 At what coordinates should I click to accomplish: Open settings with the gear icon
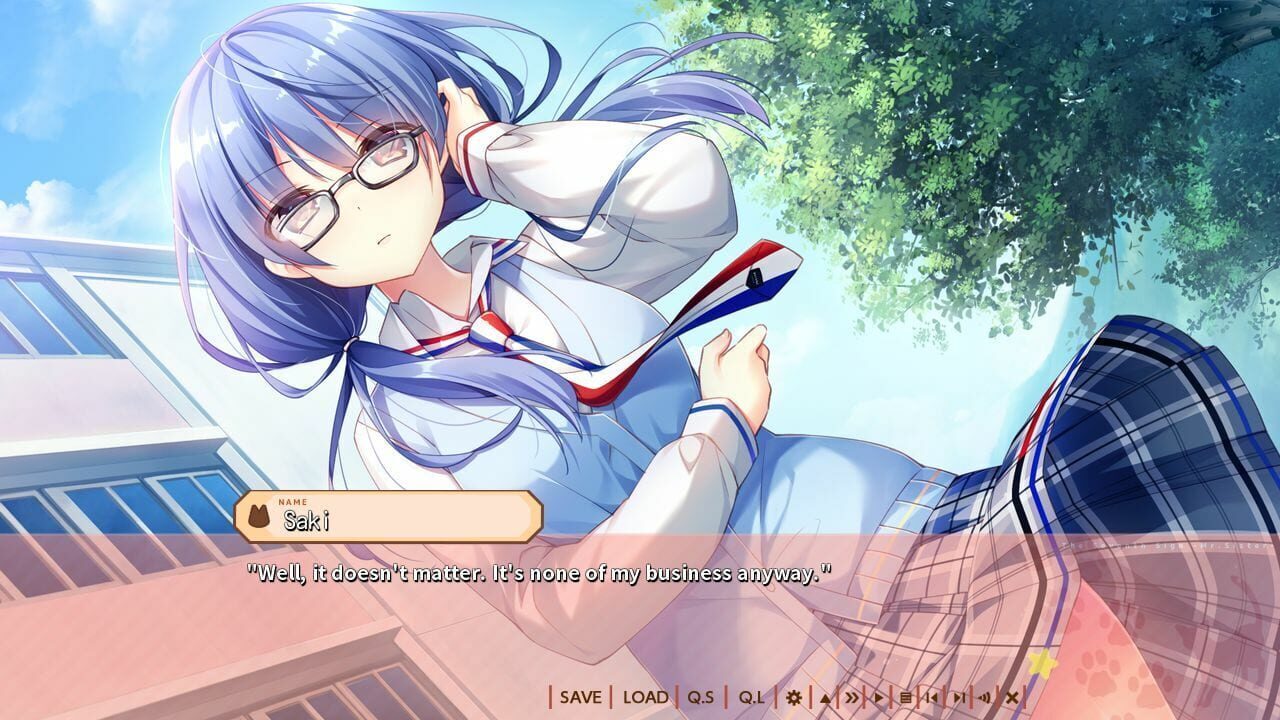click(x=793, y=699)
